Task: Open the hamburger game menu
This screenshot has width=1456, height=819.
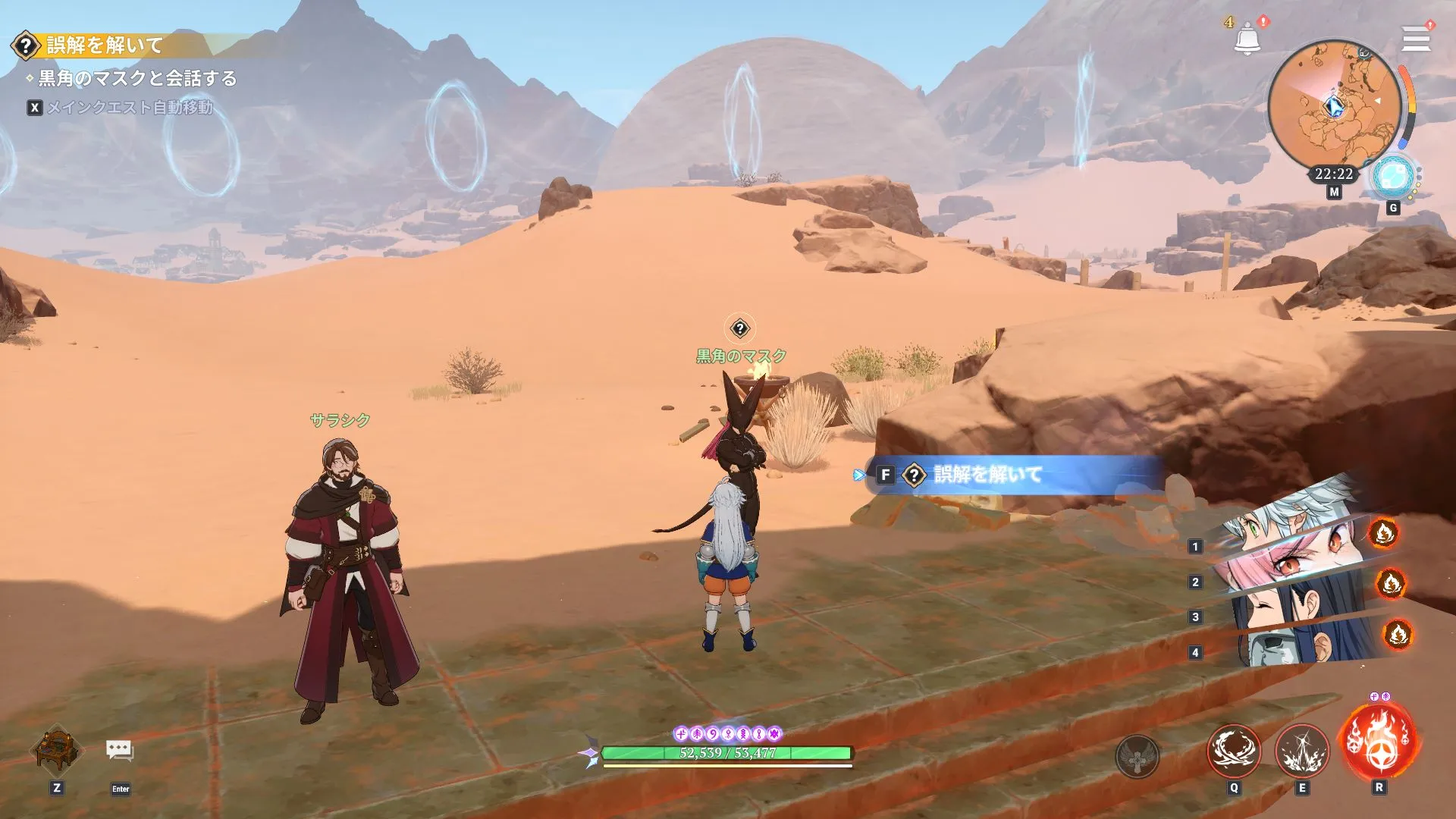Action: [1415, 39]
